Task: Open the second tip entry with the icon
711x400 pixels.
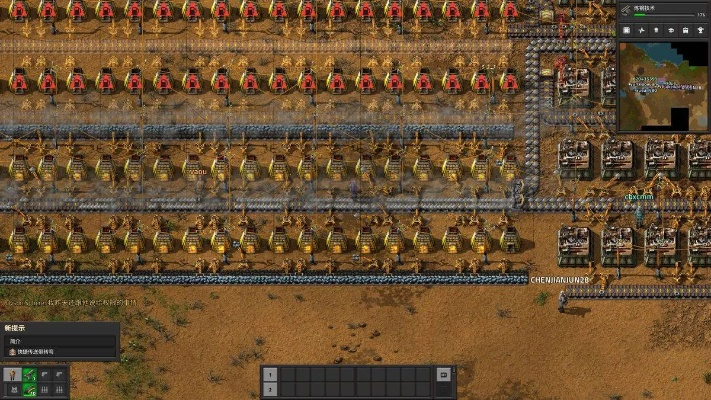Action: (60, 352)
